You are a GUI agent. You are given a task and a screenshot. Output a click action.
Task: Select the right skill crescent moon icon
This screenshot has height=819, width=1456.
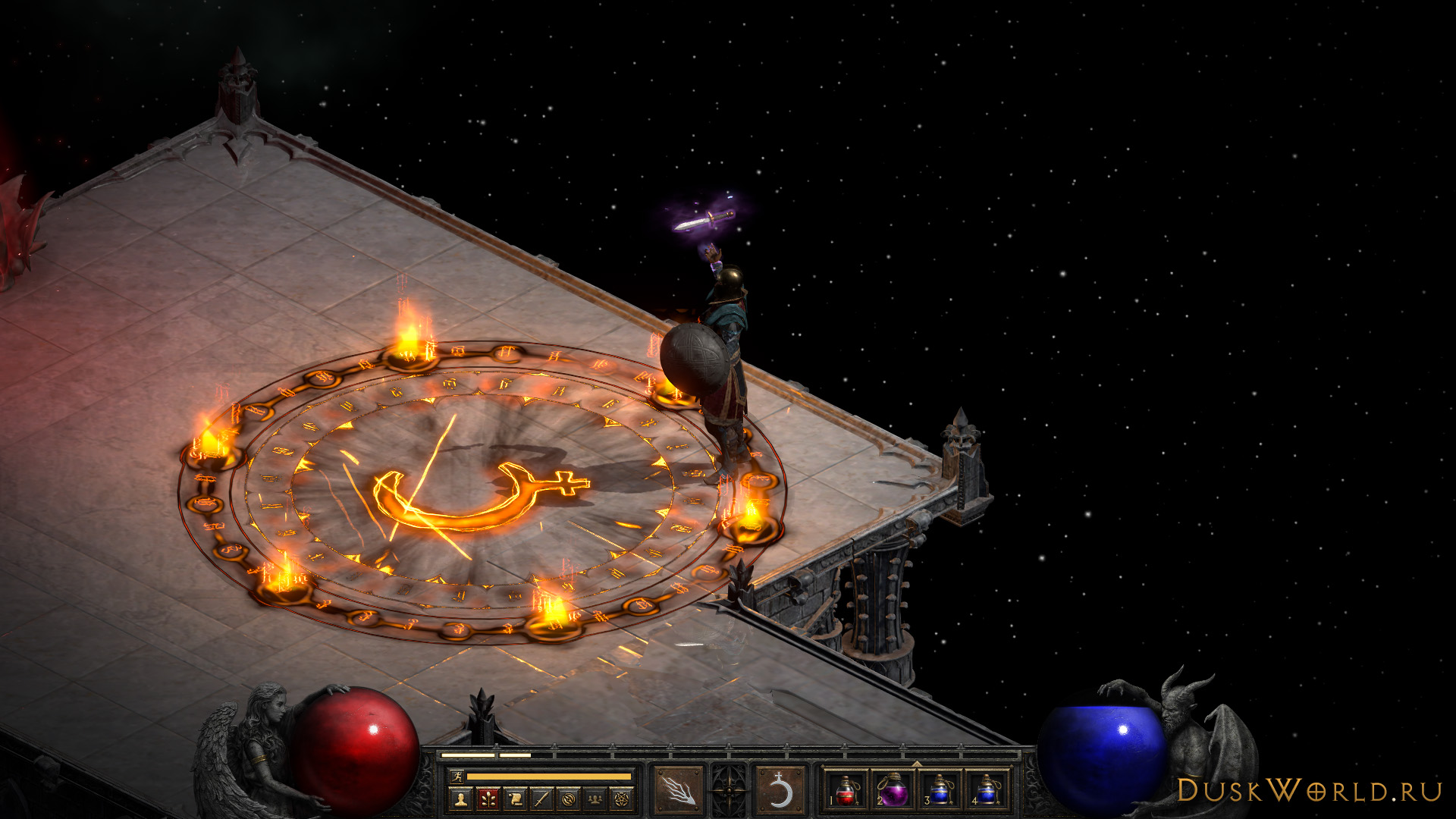[x=780, y=792]
